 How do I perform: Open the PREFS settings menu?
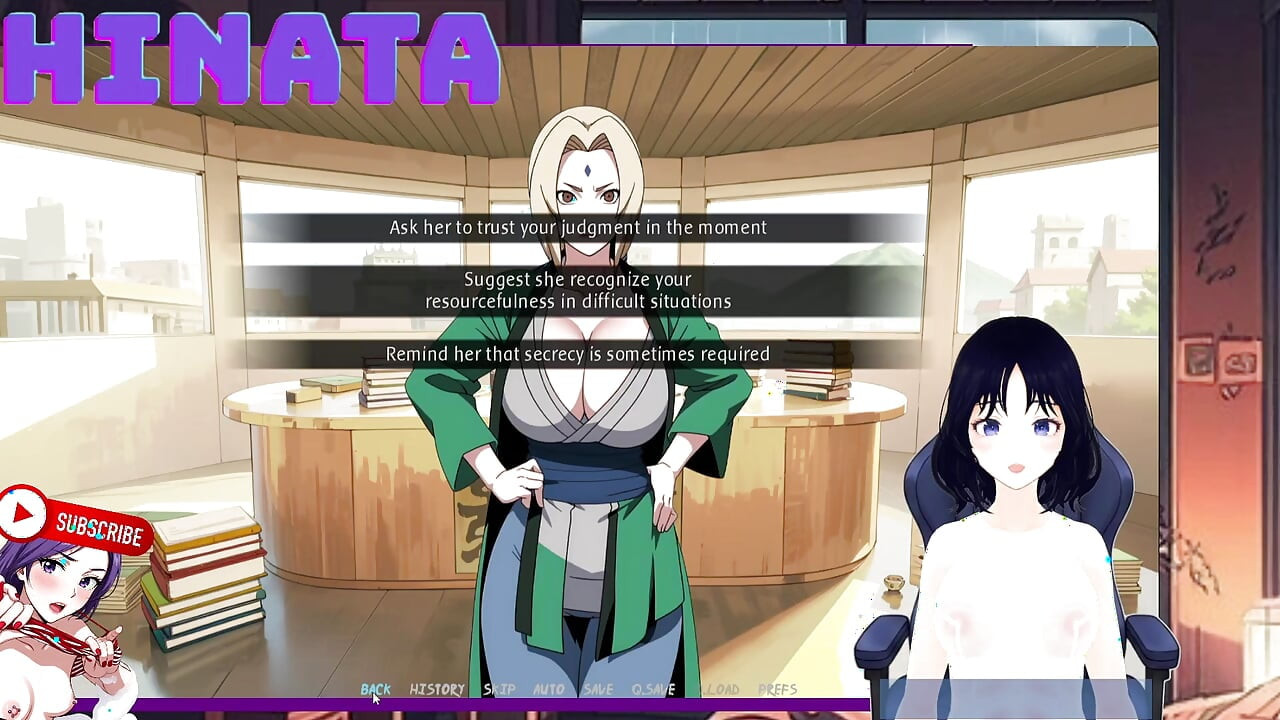coord(775,689)
